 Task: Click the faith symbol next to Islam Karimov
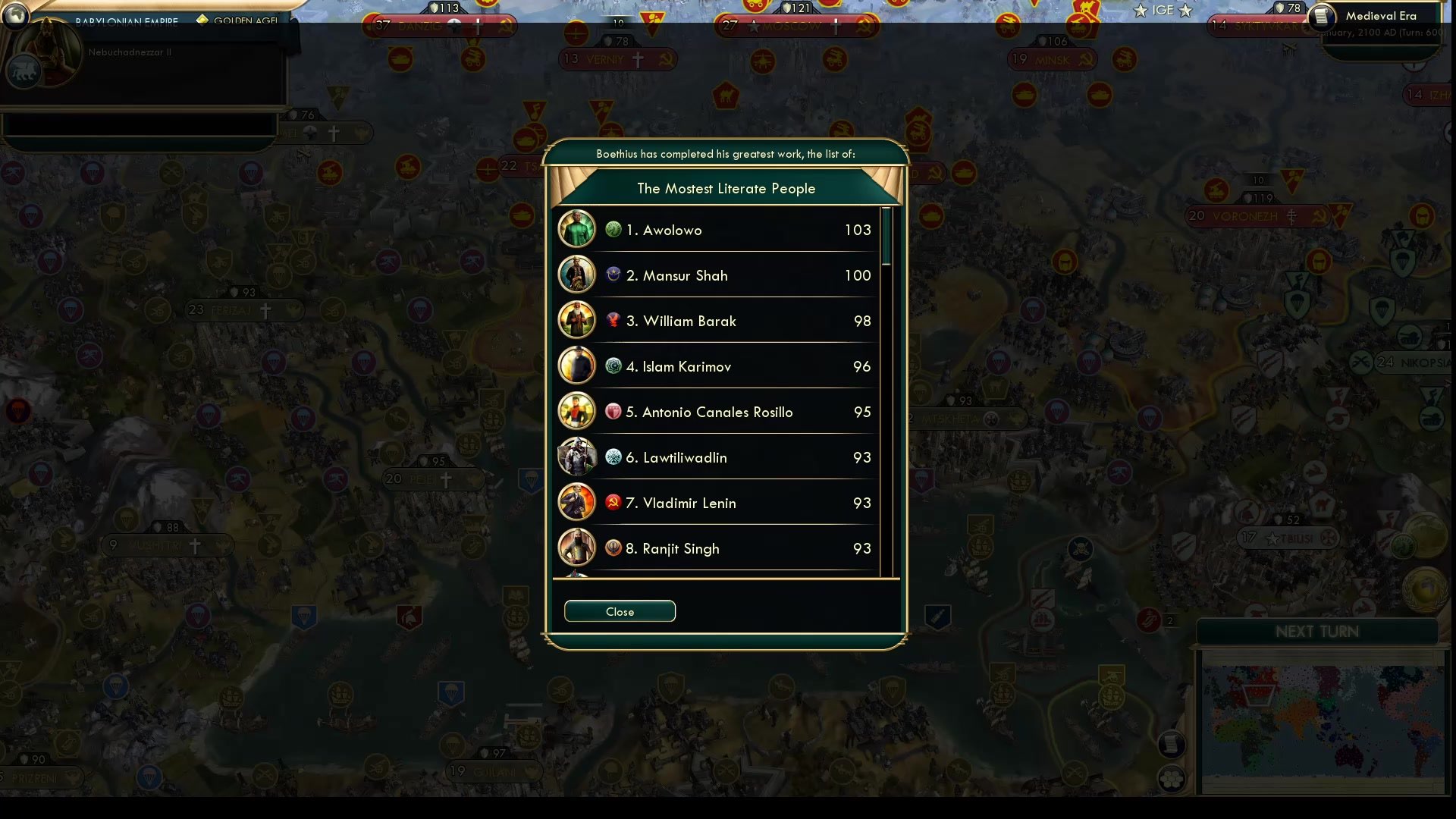point(612,366)
